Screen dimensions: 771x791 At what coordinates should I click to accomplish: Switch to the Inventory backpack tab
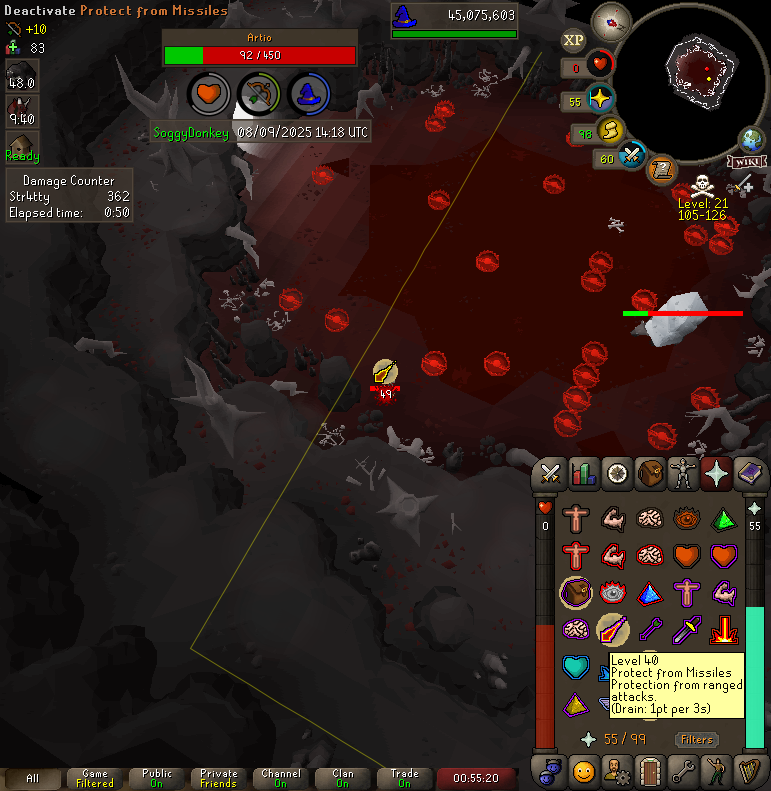click(x=651, y=473)
